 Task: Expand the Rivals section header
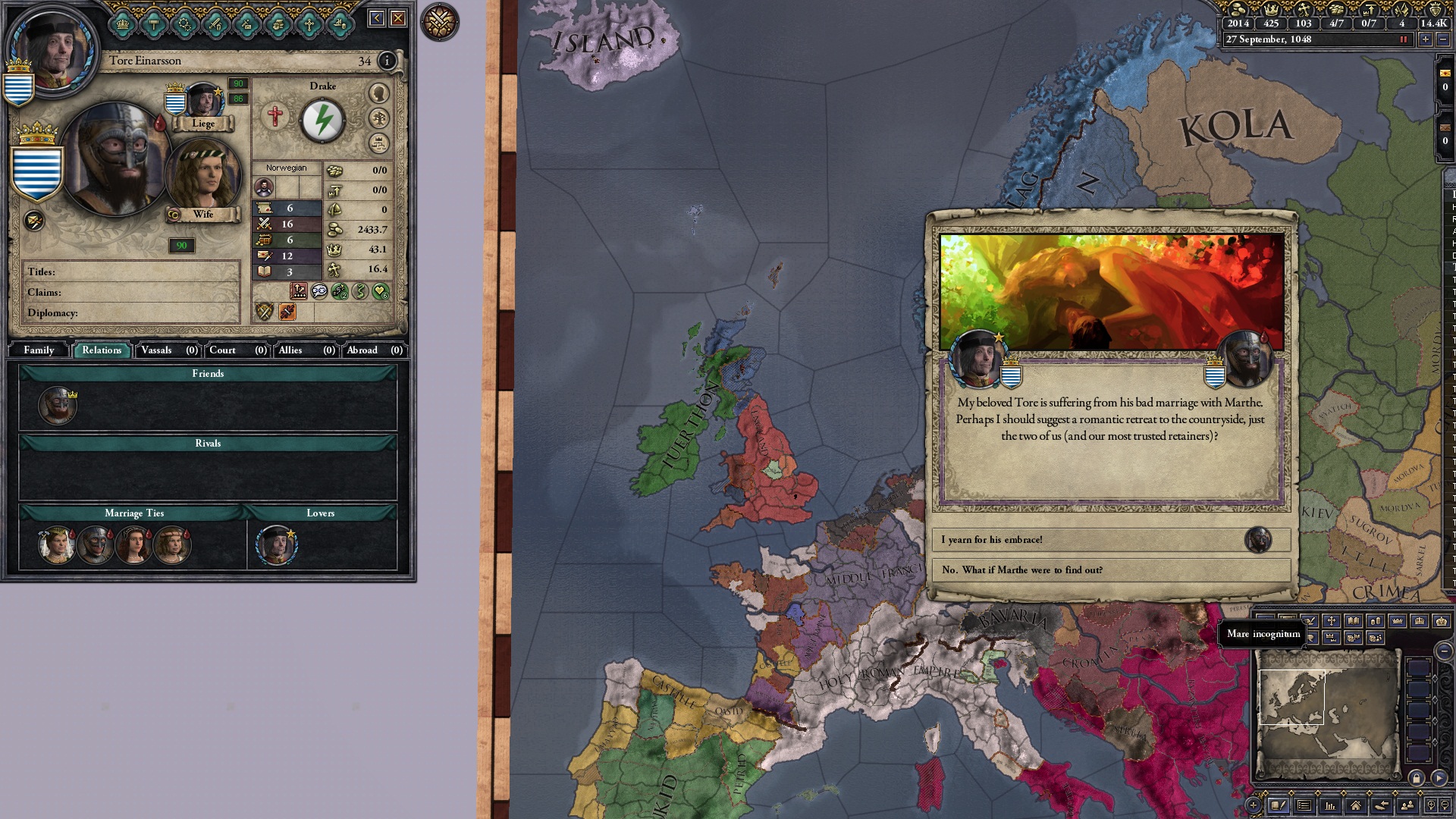(x=207, y=443)
